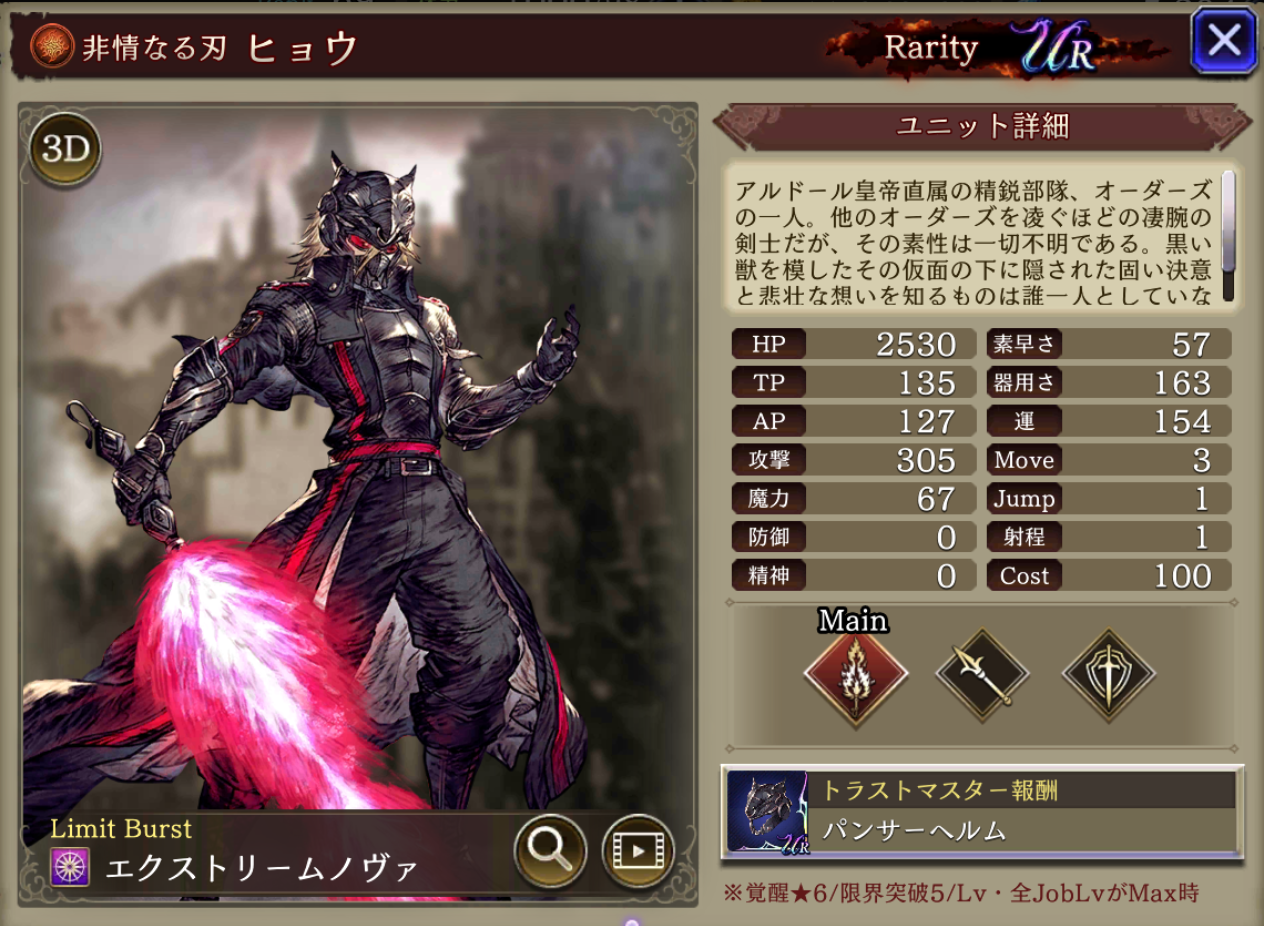This screenshot has width=1264, height=926.
Task: Play the Limit Burst video preview
Action: [637, 851]
